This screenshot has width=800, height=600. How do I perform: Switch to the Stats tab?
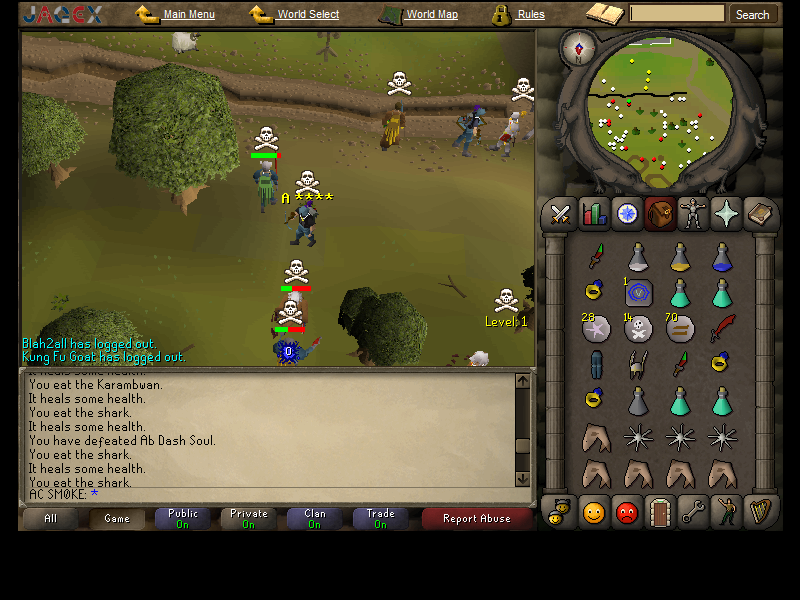click(594, 214)
